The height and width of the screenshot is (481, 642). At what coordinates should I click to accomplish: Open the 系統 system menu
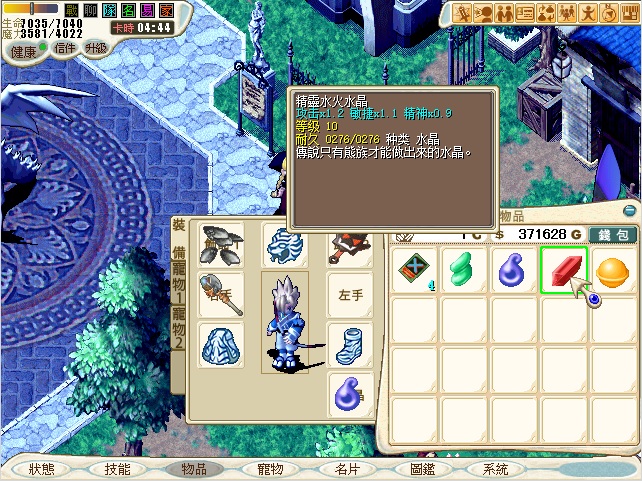coord(496,468)
